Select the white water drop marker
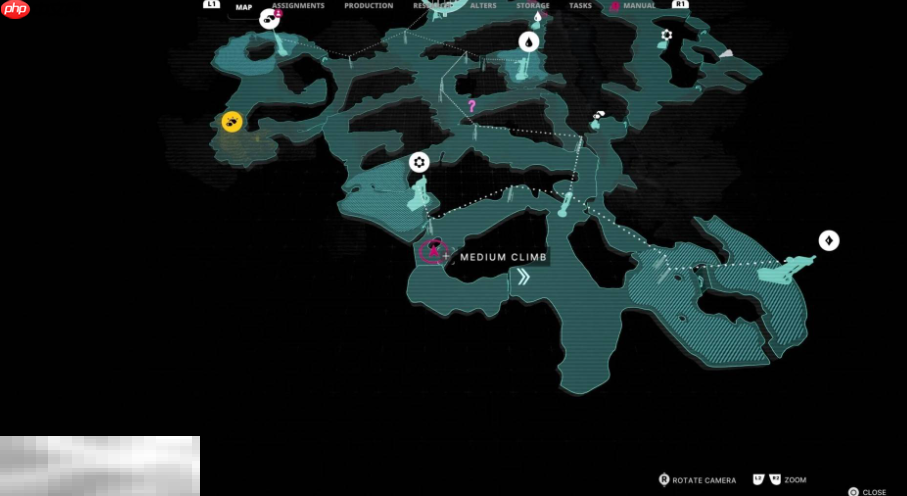907x496 pixels. [528, 41]
